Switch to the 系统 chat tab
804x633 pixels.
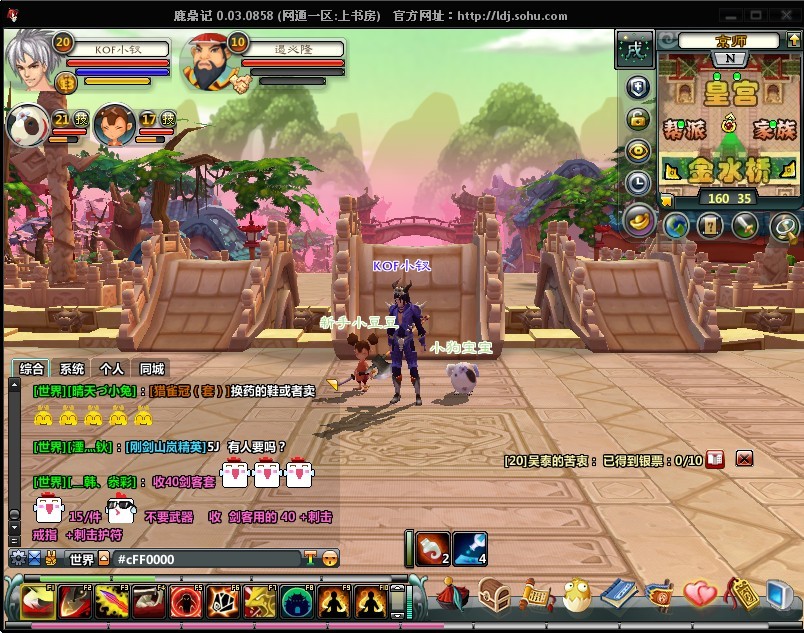tap(72, 369)
